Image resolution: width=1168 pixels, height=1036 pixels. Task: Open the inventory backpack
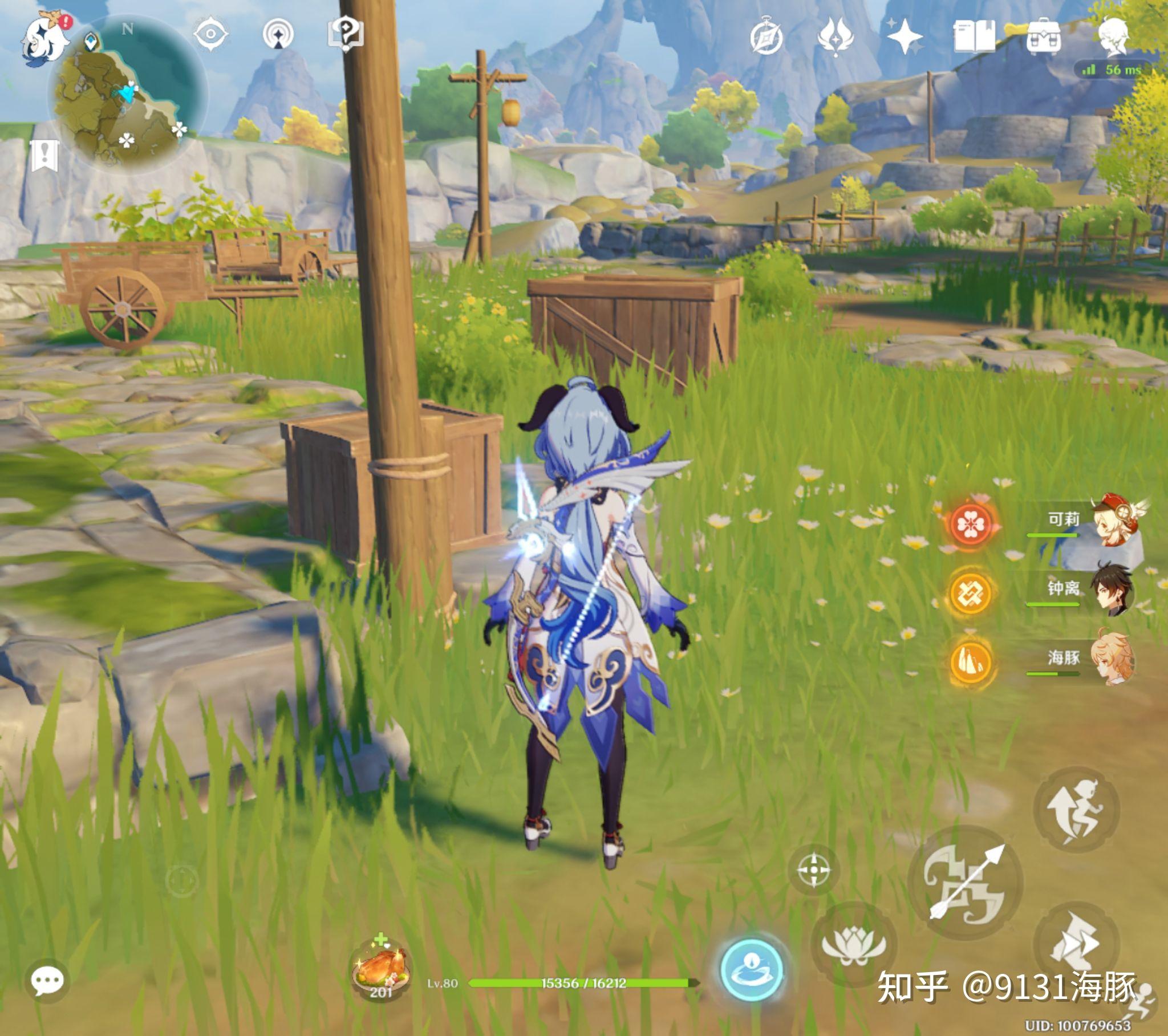click(1044, 37)
